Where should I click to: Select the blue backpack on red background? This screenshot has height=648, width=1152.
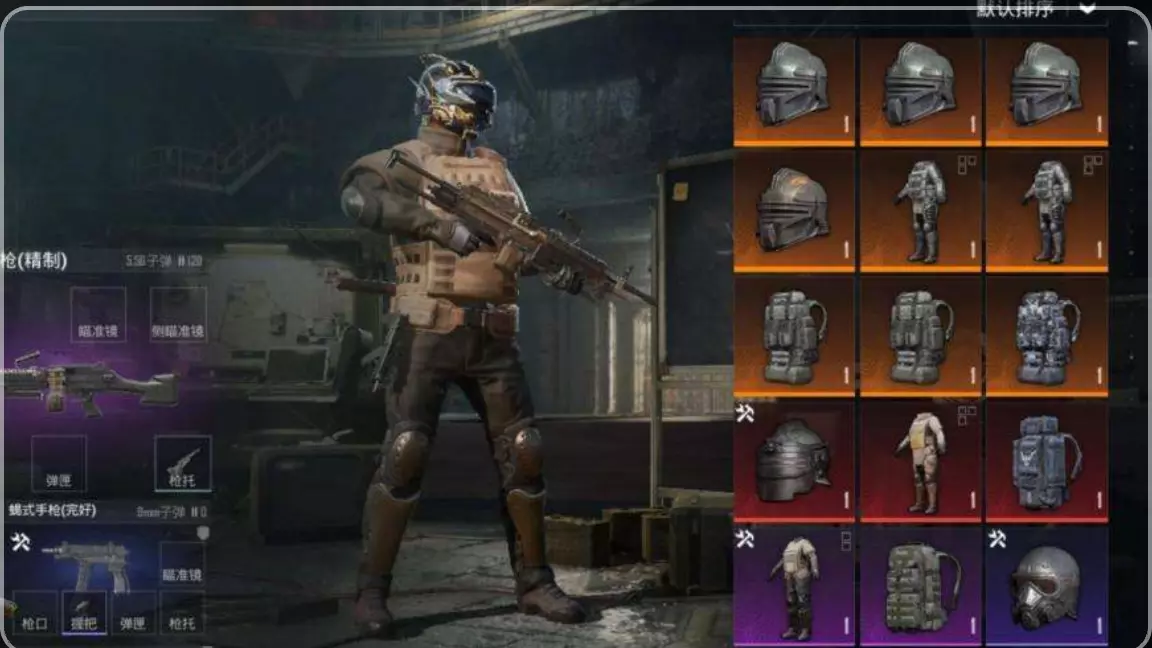(1046, 461)
